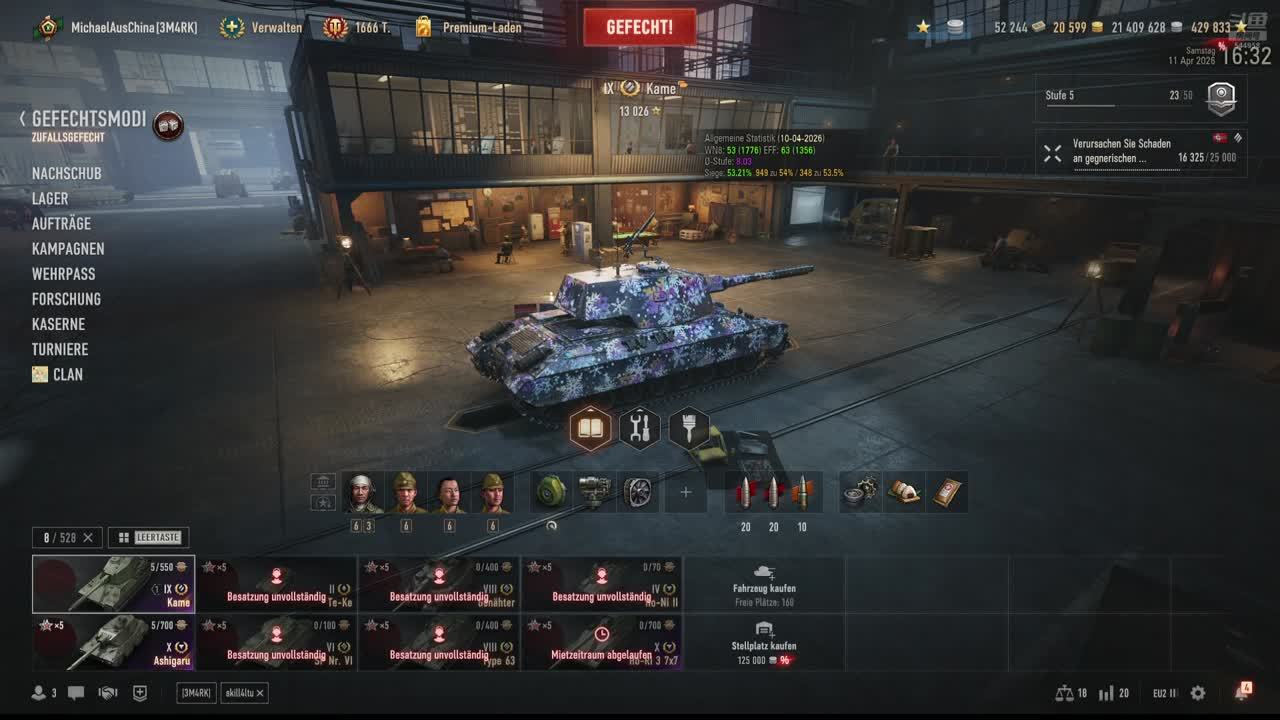Open game settings gear icon
The image size is (1280, 720).
click(x=1198, y=693)
